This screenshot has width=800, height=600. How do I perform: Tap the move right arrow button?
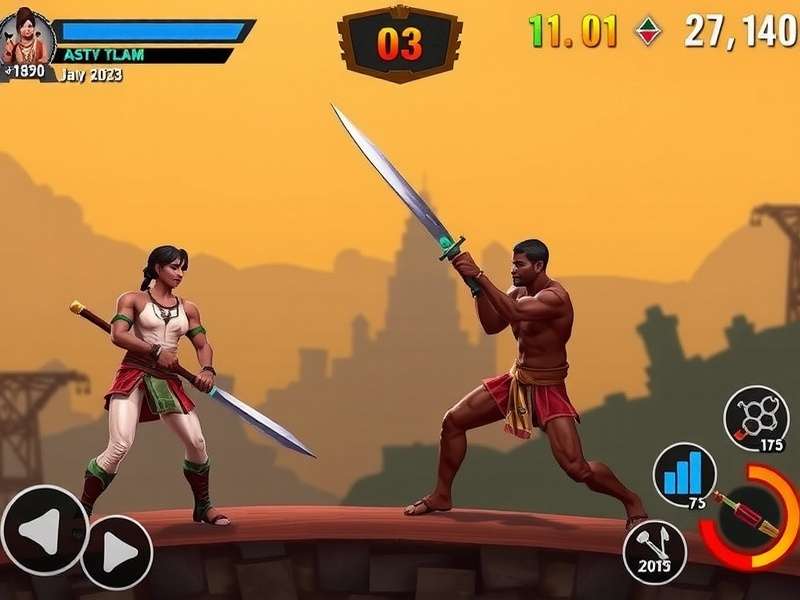(116, 552)
